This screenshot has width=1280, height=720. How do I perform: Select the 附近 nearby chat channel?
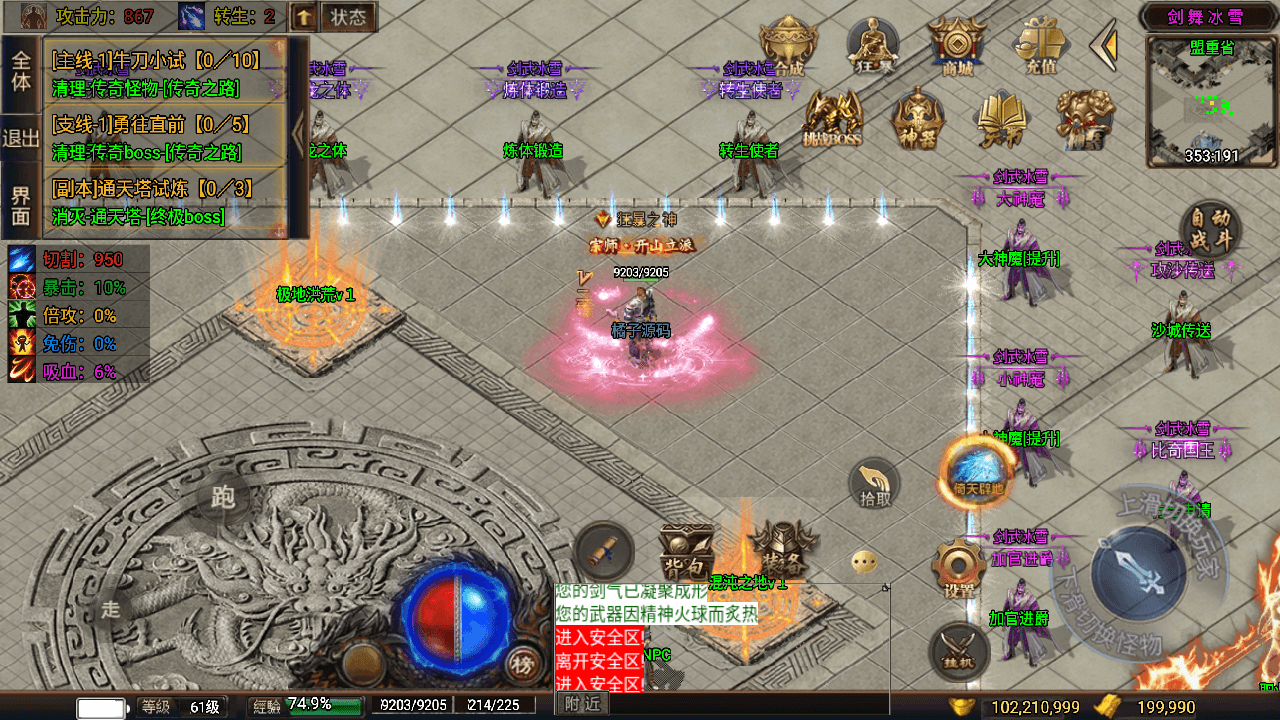pyautogui.click(x=582, y=705)
